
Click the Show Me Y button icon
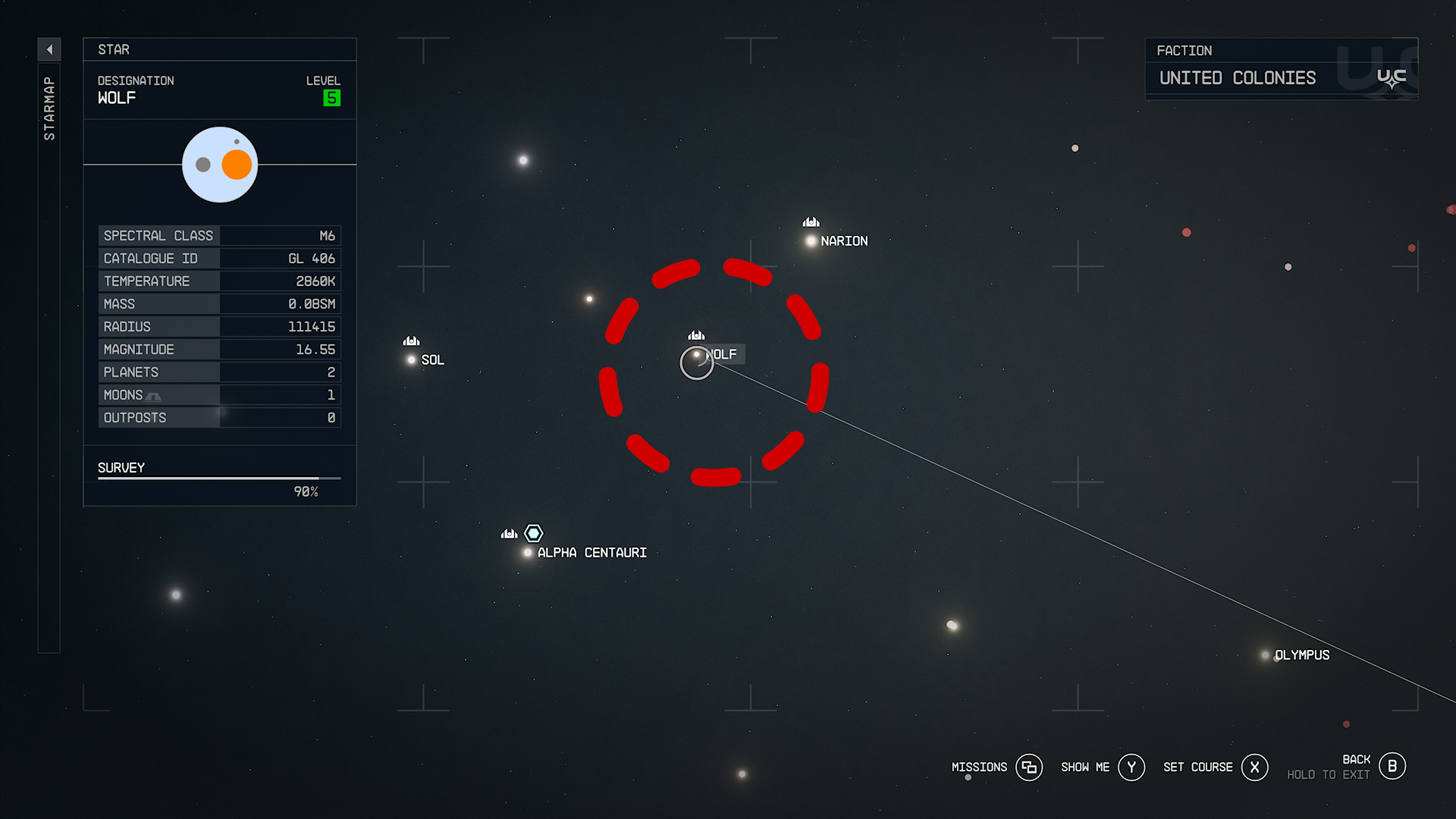pos(1132,767)
